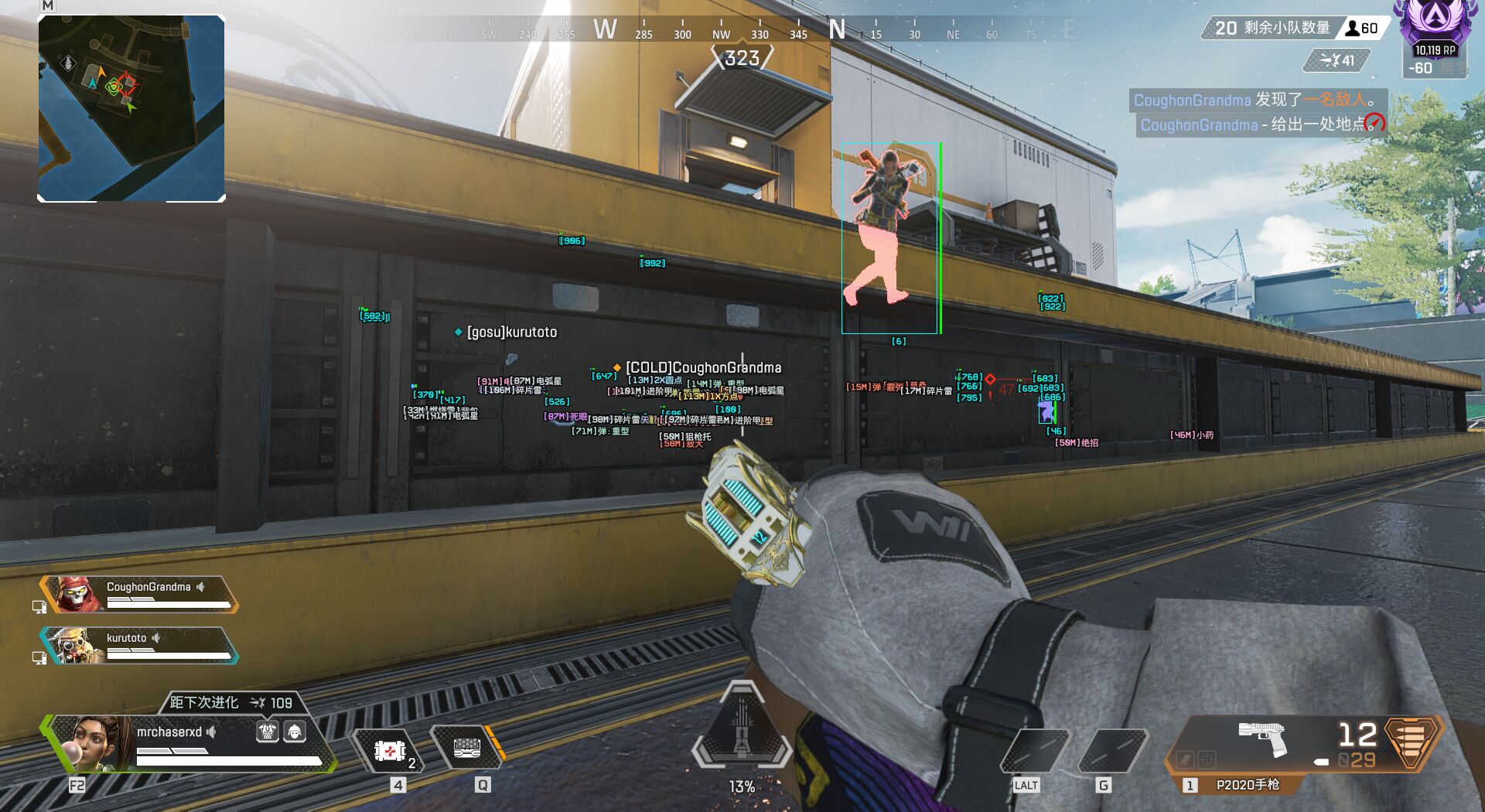1485x812 pixels.
Task: Use the health kit item slot
Action: click(391, 751)
